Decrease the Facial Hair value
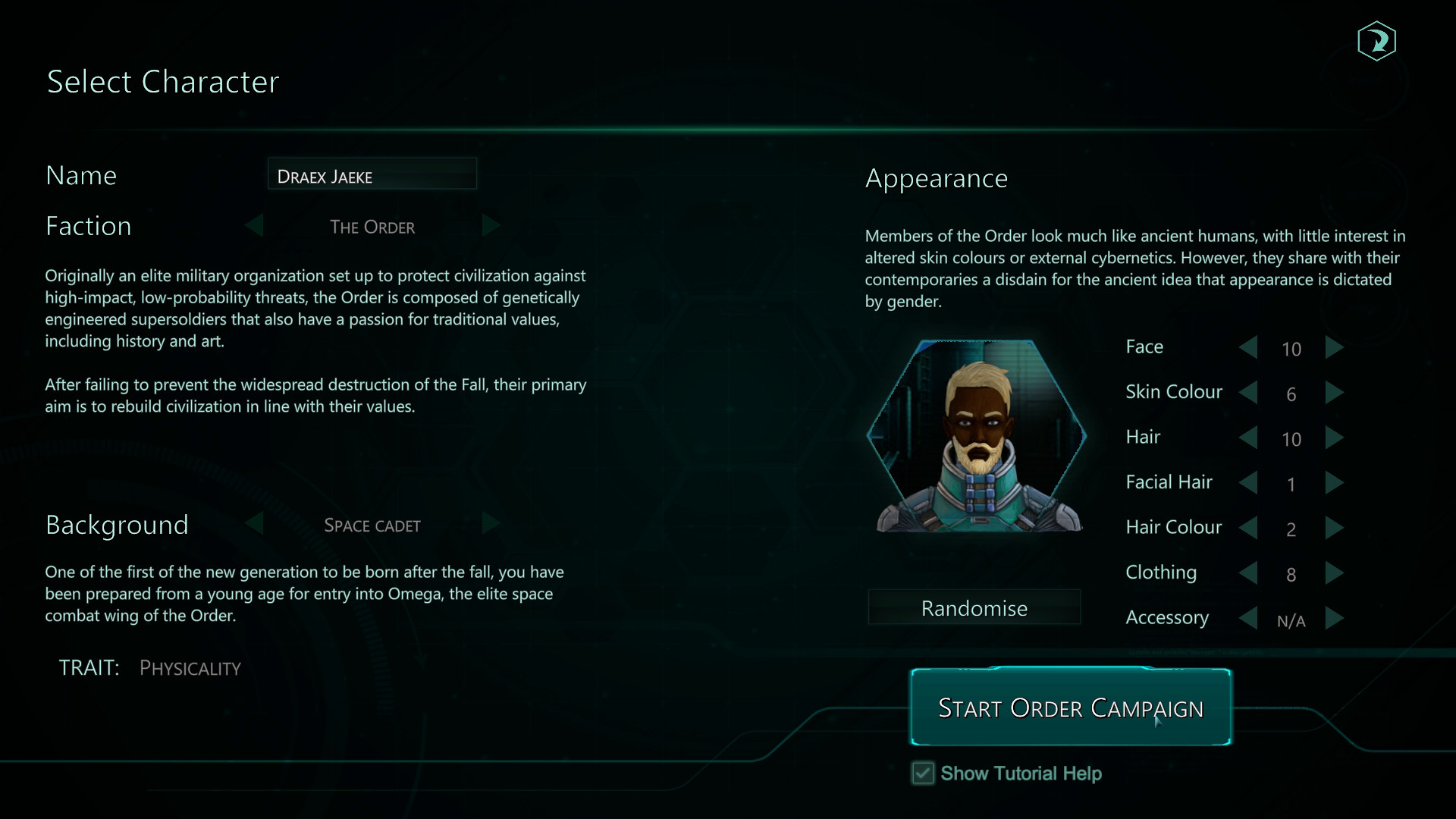Image resolution: width=1456 pixels, height=819 pixels. coord(1248,484)
